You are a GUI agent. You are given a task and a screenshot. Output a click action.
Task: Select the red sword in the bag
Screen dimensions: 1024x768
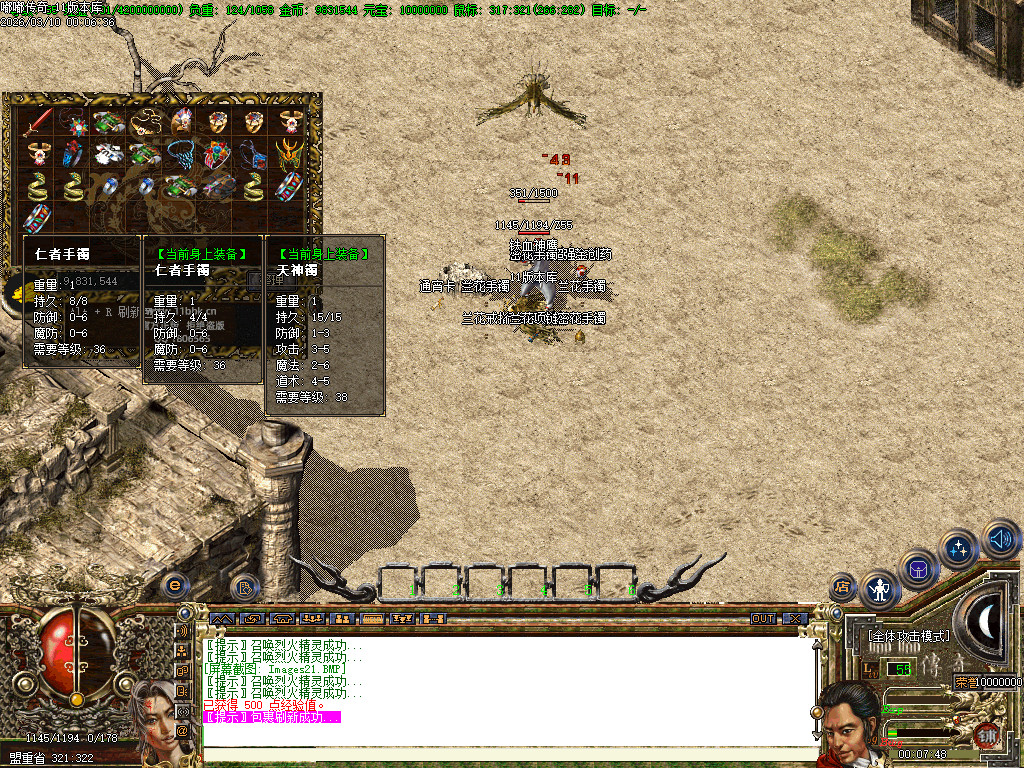[x=37, y=123]
